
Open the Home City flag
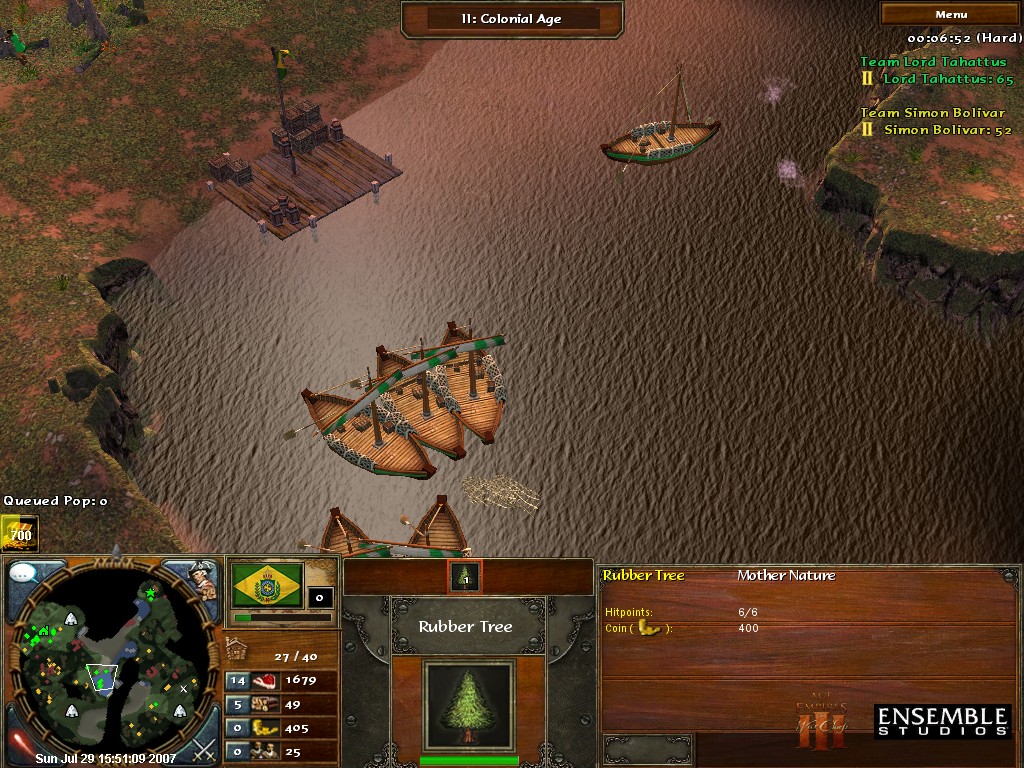(267, 585)
